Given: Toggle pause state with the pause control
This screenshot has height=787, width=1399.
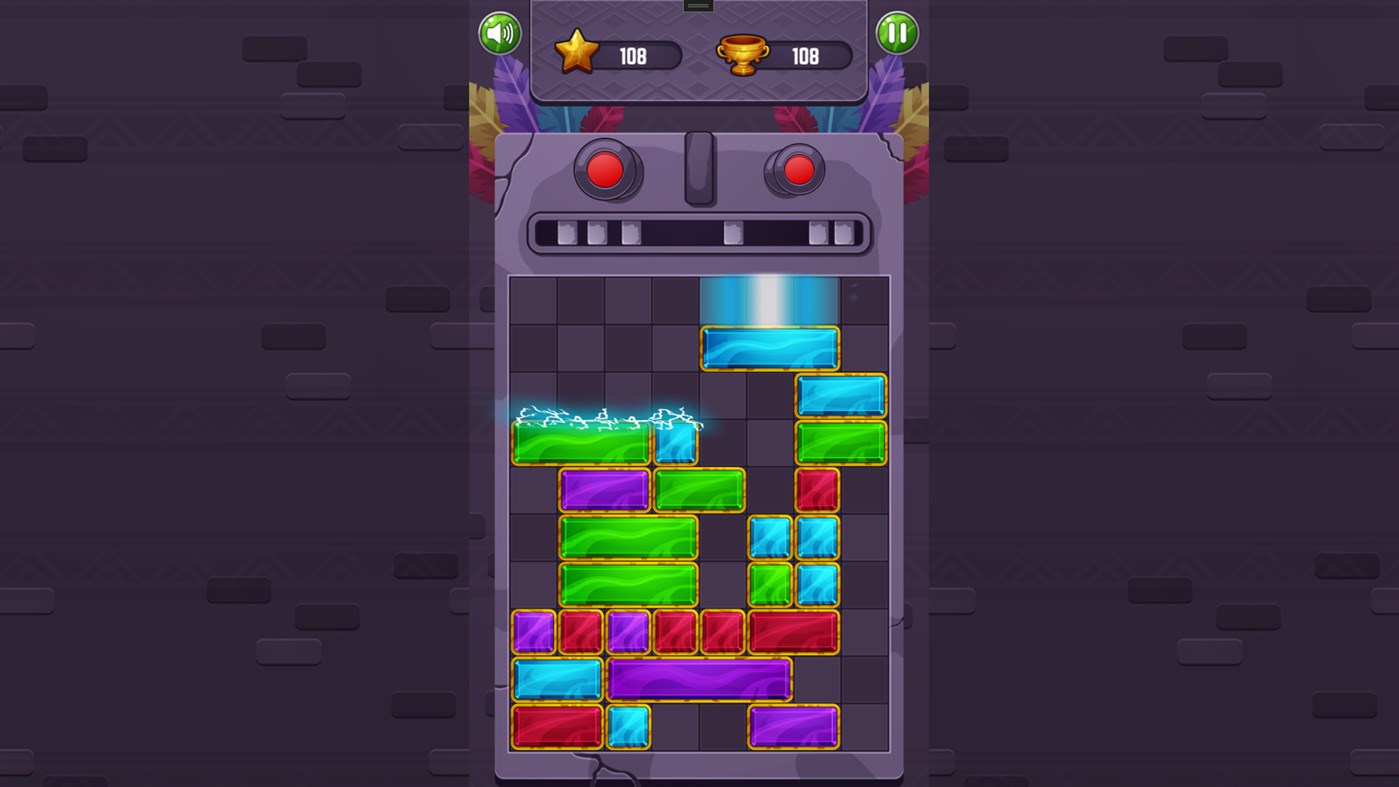Looking at the screenshot, I should (897, 33).
